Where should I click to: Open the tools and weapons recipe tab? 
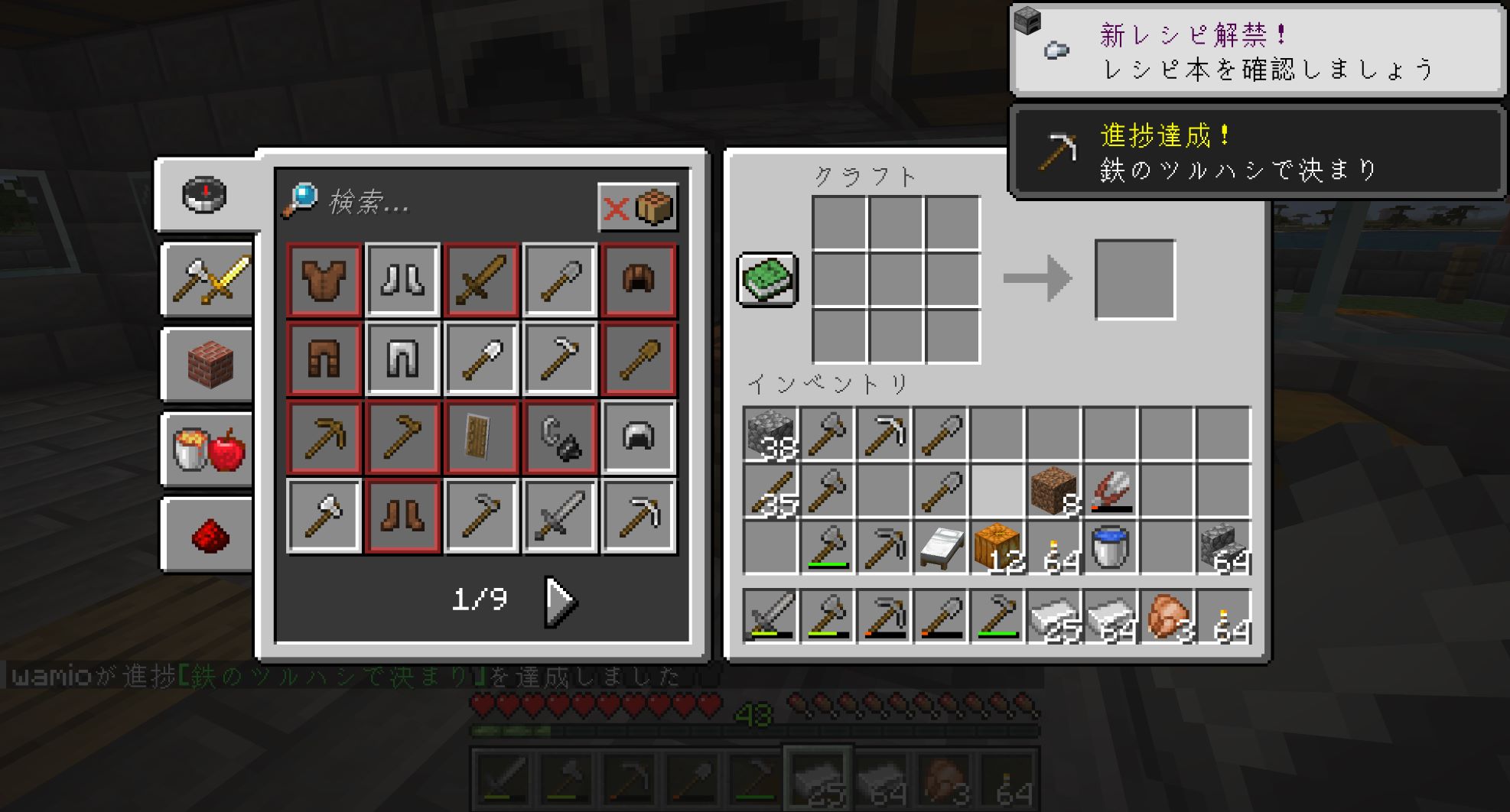(208, 280)
